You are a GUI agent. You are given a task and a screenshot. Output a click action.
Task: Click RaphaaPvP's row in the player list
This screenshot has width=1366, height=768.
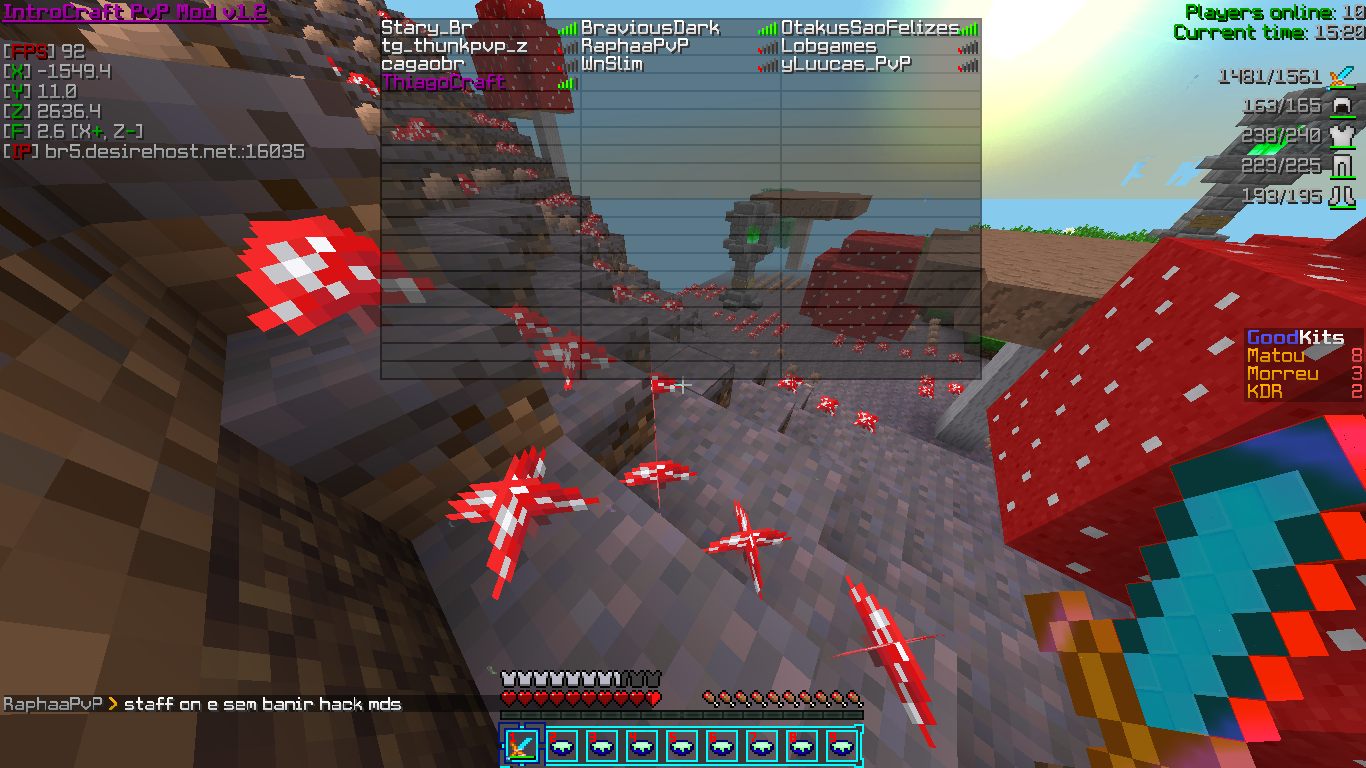(635, 46)
